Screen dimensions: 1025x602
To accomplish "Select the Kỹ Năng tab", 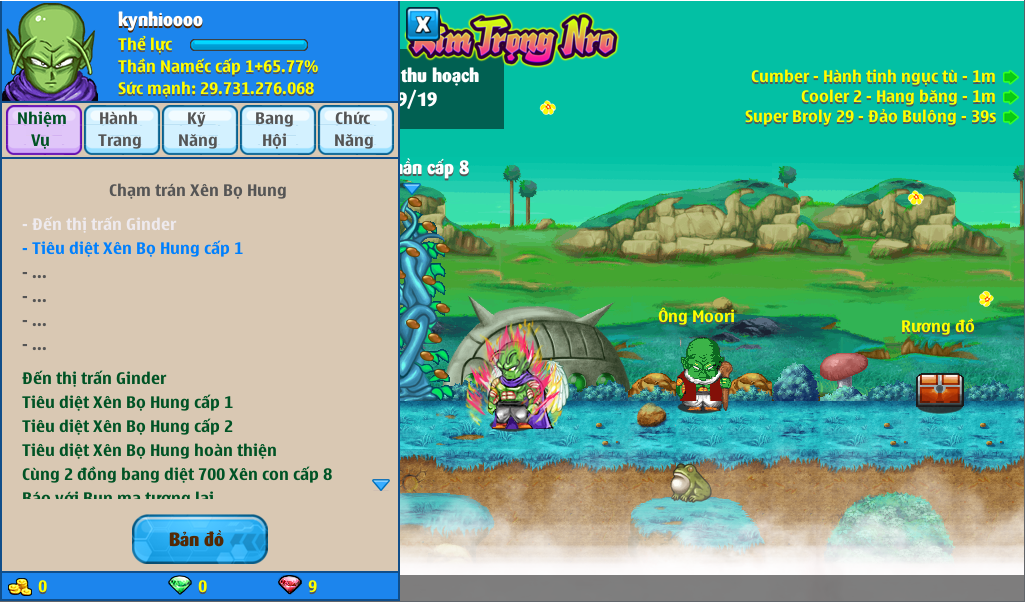I will pos(198,130).
